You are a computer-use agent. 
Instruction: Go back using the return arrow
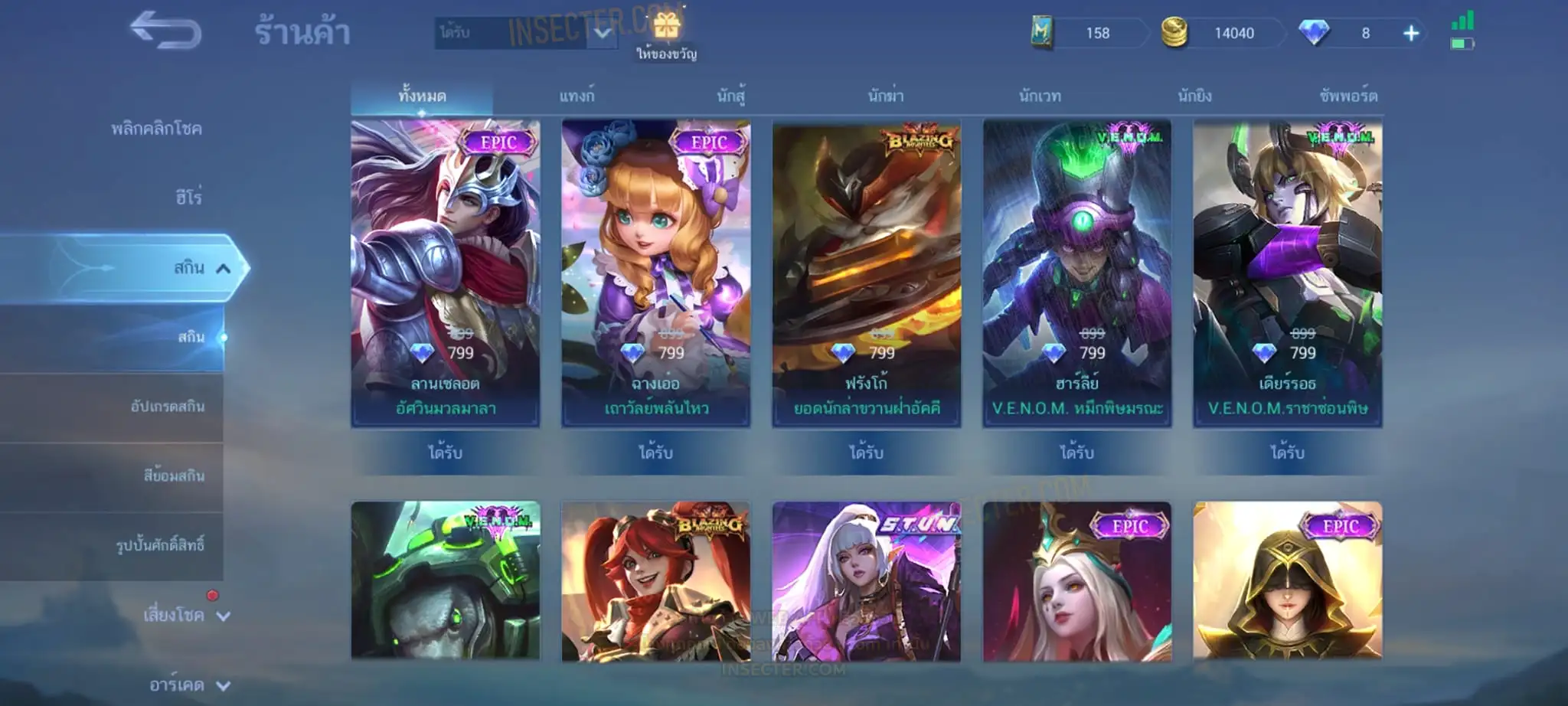(x=165, y=31)
